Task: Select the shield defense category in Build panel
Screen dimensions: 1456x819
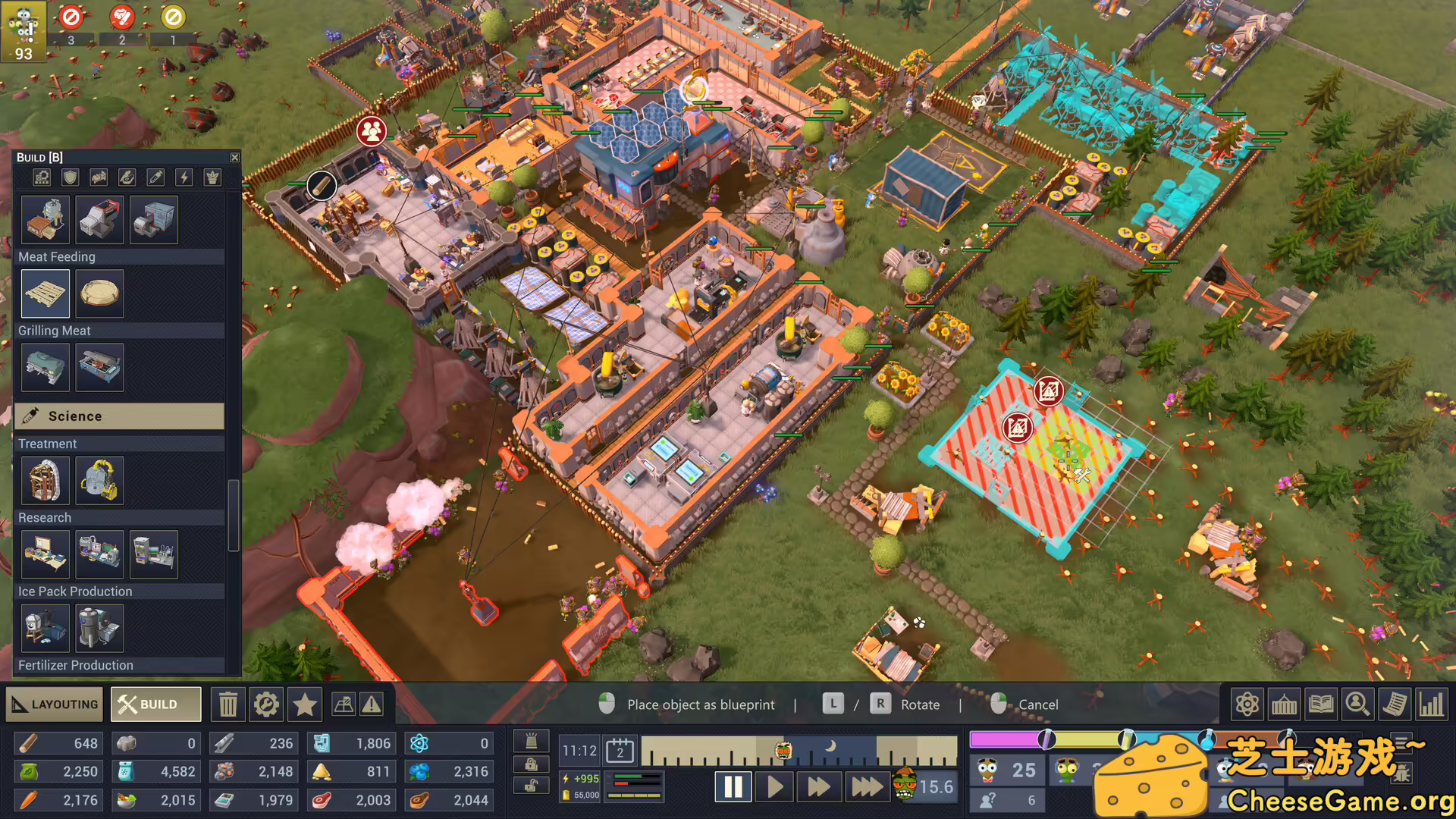Action: (69, 177)
